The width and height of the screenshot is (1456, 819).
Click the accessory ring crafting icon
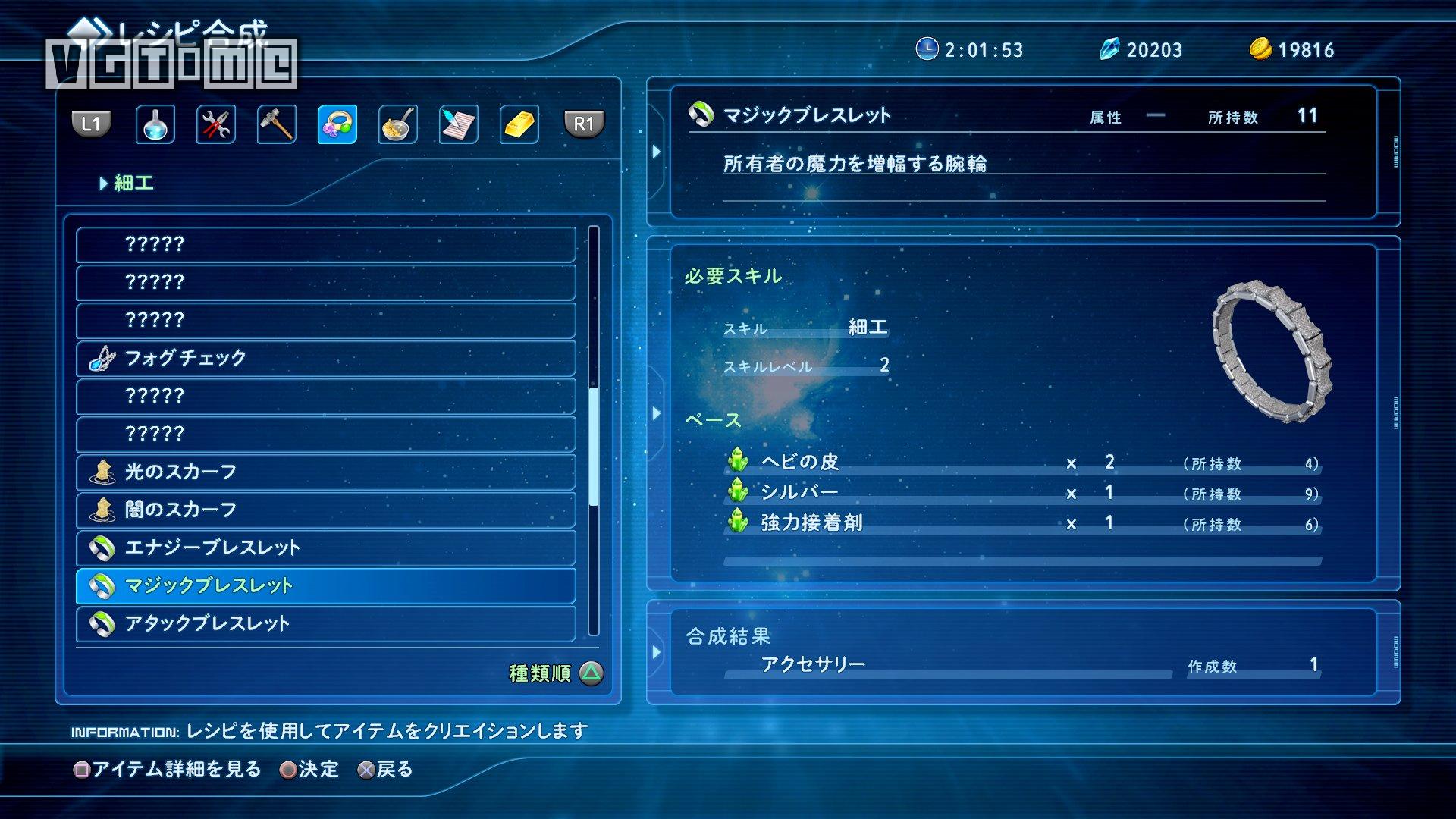click(337, 125)
